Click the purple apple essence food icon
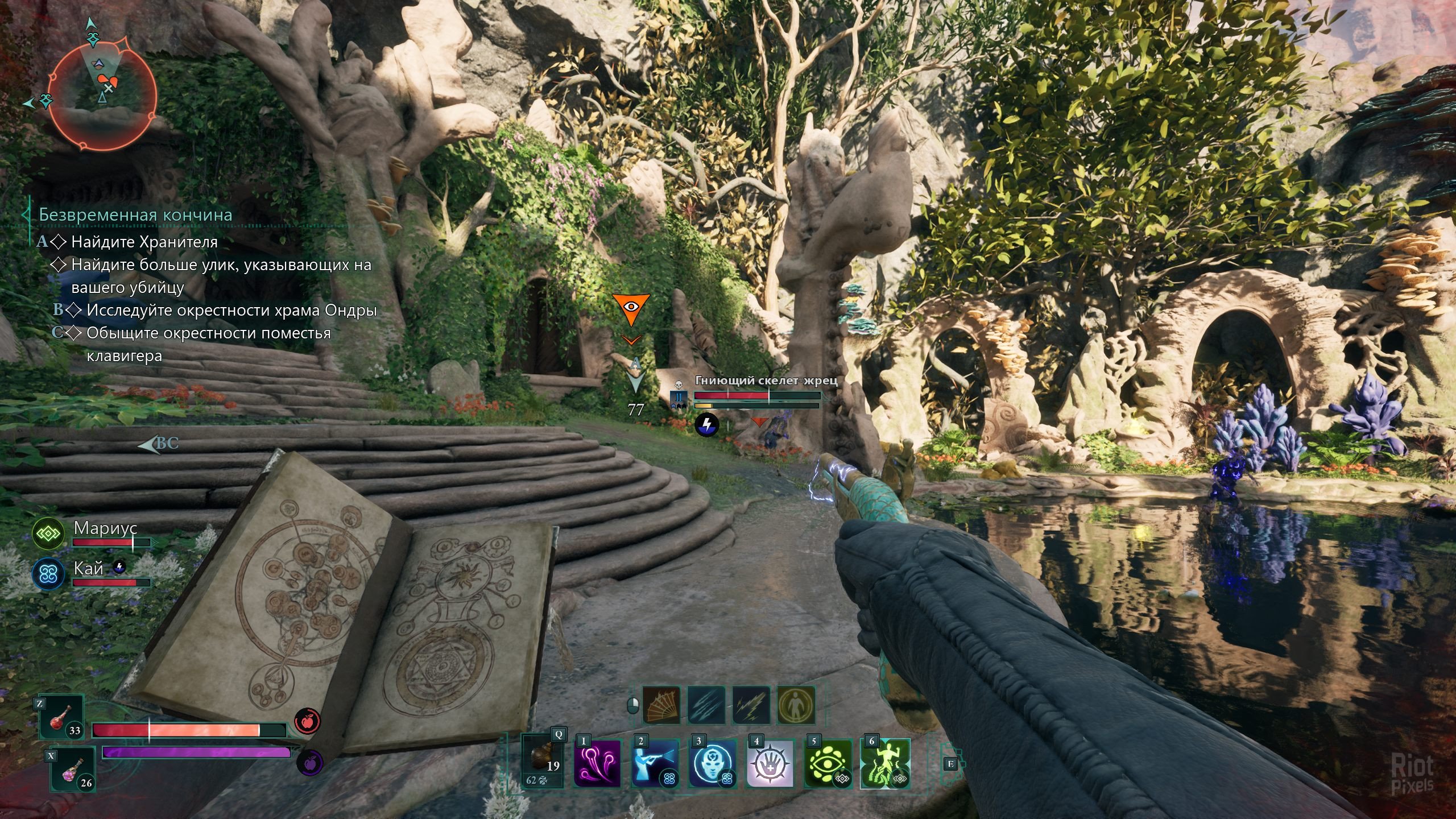 pyautogui.click(x=310, y=763)
